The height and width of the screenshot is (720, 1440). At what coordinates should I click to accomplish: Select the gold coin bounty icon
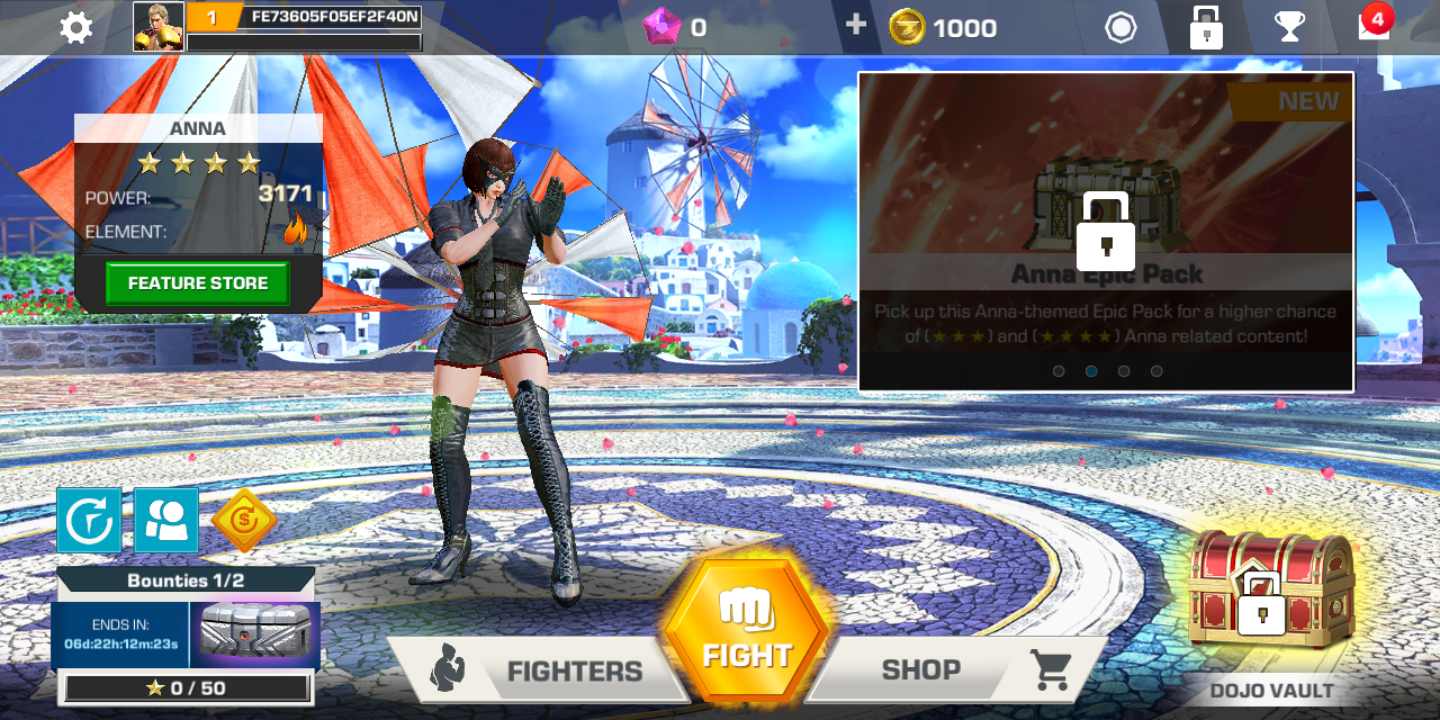246,519
